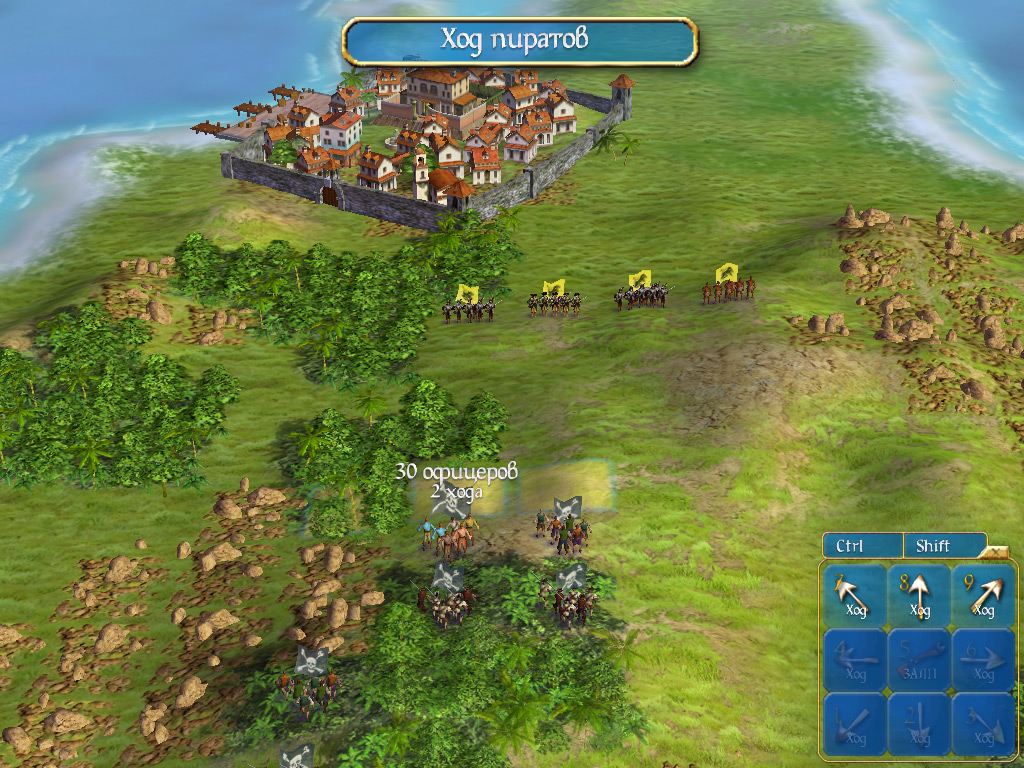The image size is (1024, 768).
Task: Move the unit up-right with arrow 9
Action: coord(983,596)
